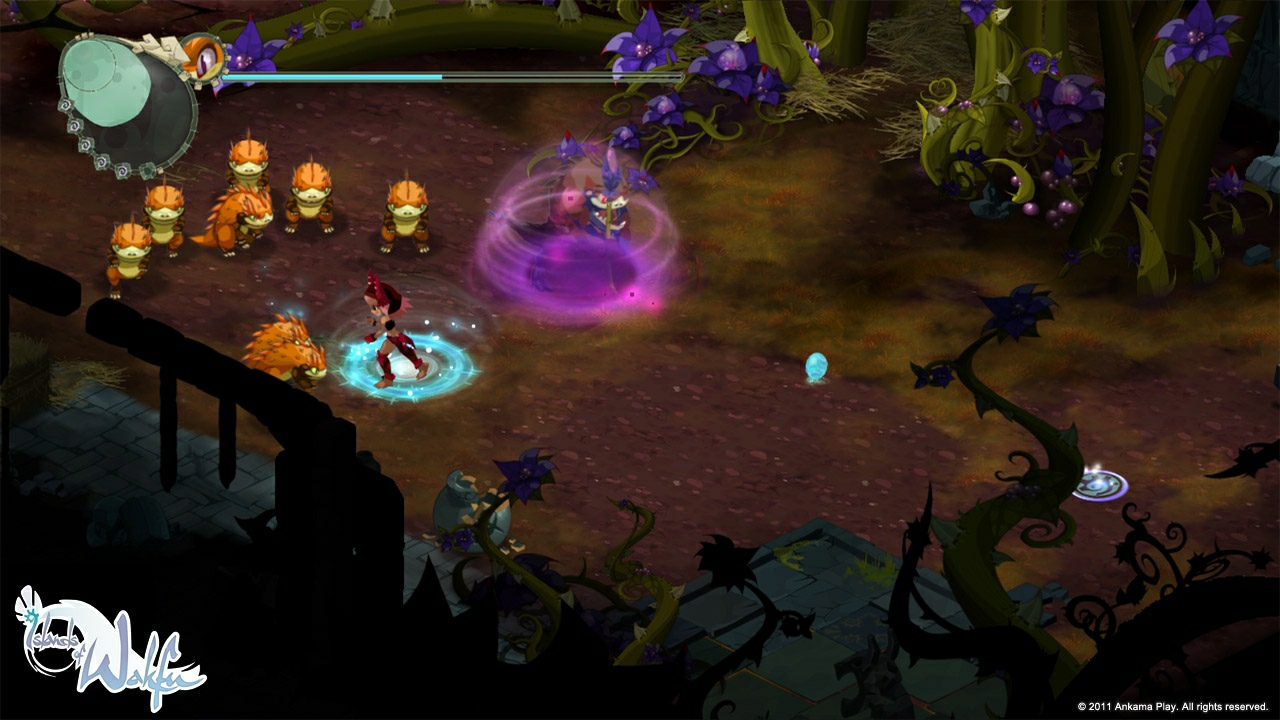Click the topmost spiral charm on the orb rim

pyautogui.click(x=66, y=105)
